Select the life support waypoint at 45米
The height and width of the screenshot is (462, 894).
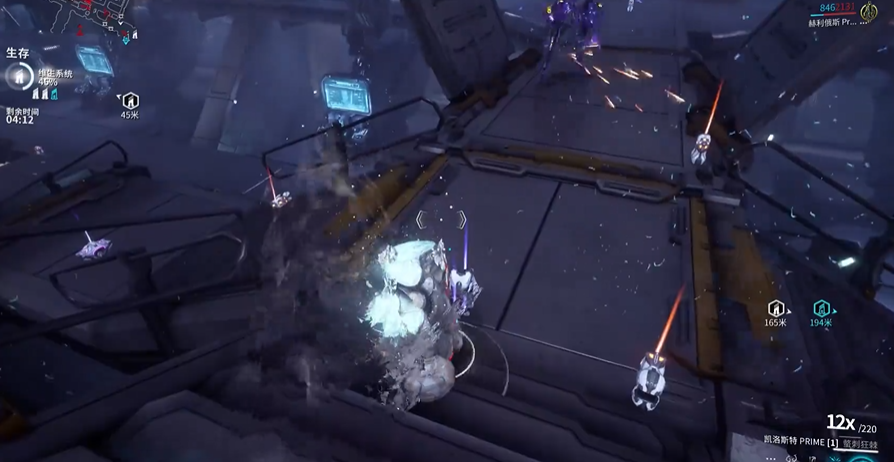coord(130,100)
